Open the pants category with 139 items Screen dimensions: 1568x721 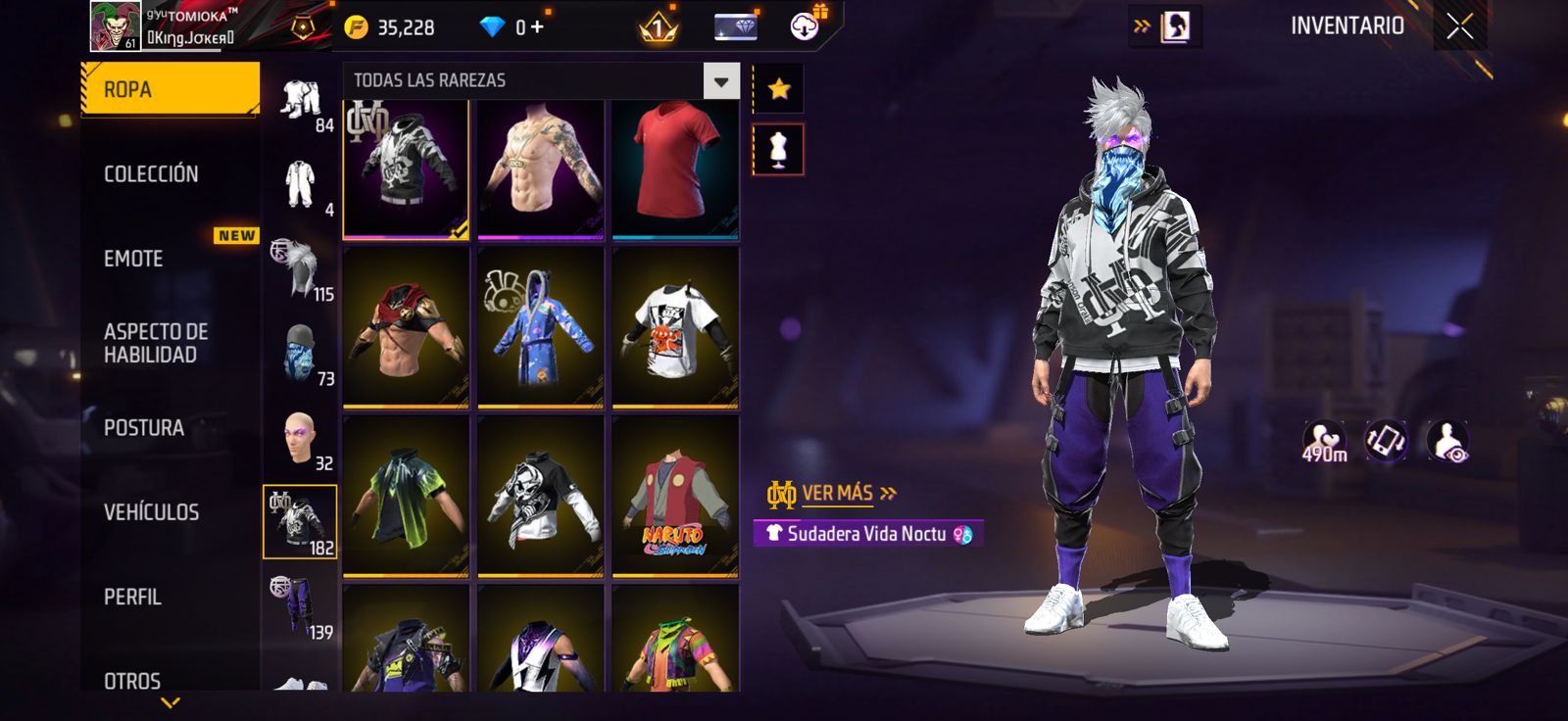tap(300, 607)
